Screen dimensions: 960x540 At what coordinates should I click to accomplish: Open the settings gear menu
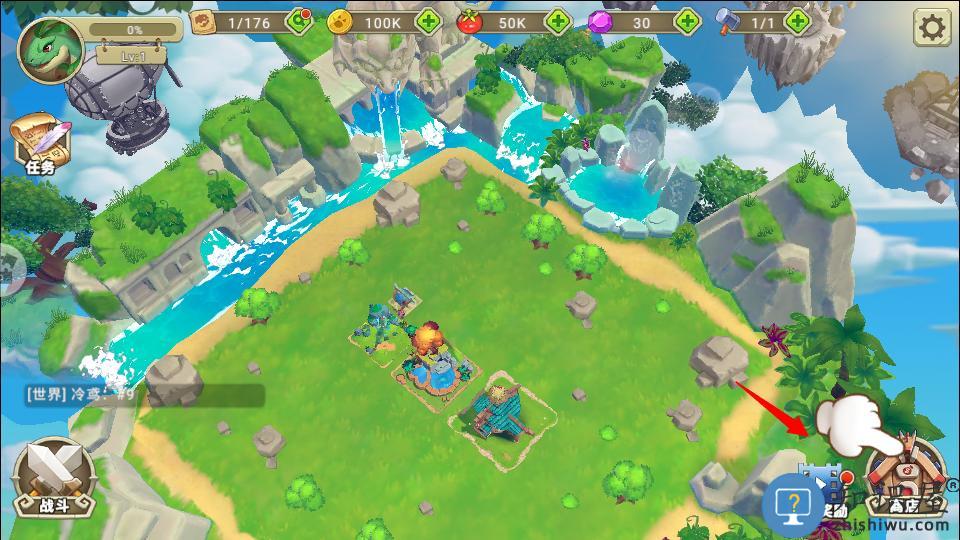point(931,28)
